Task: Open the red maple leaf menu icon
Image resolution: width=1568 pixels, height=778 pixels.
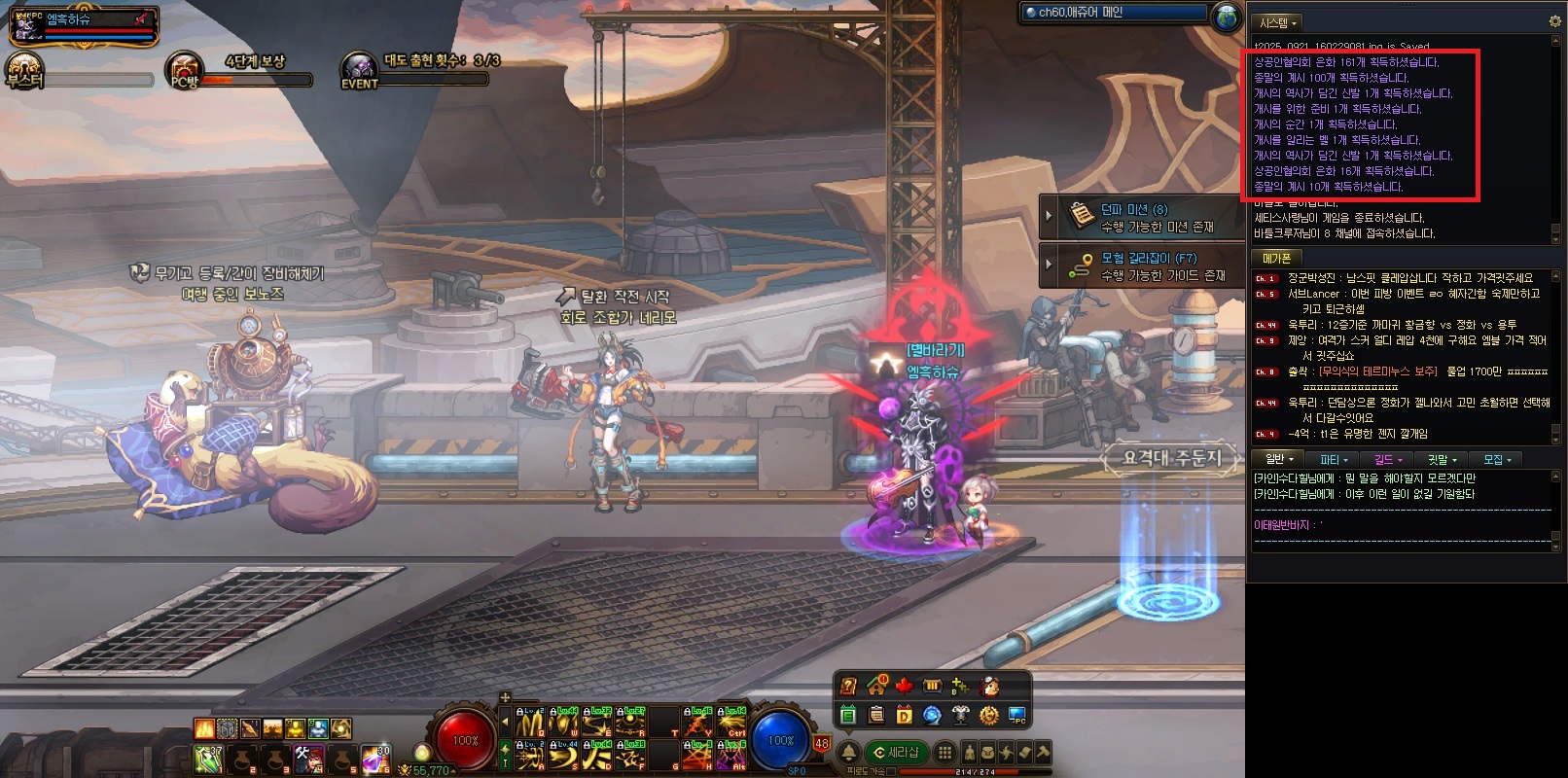Action: [904, 687]
